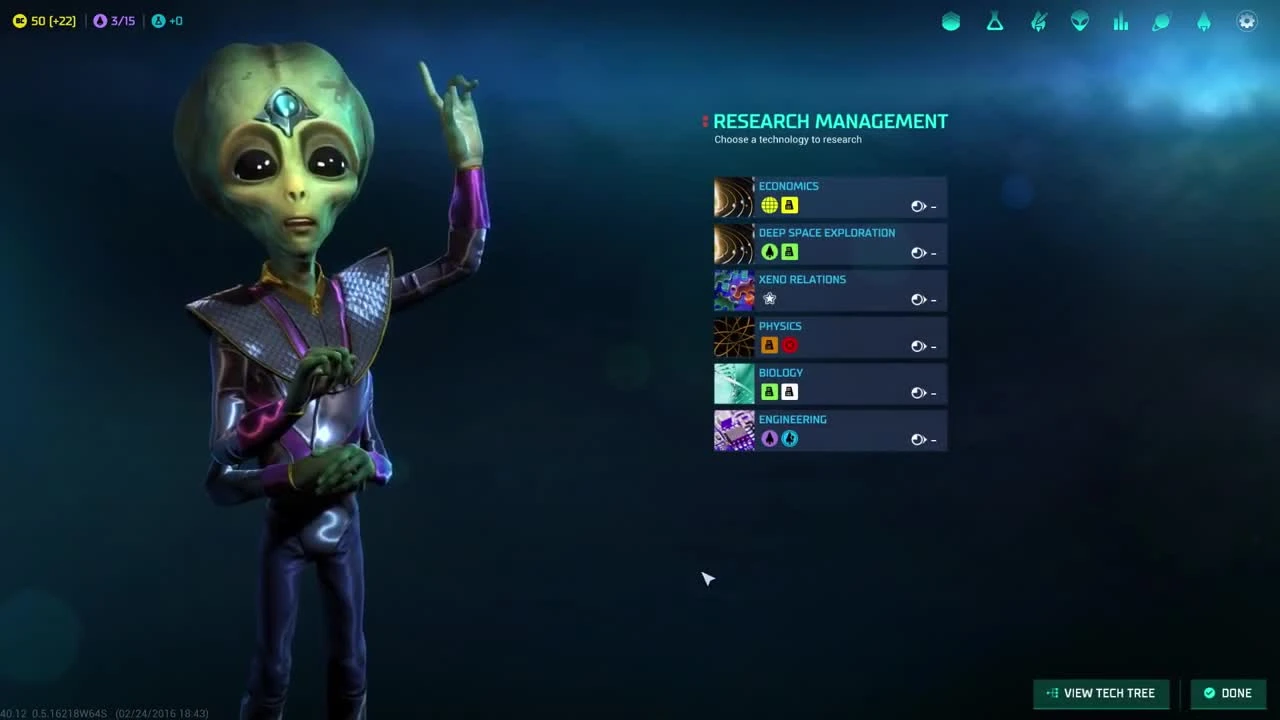Click the star icon under Xeno Relations

coord(769,298)
